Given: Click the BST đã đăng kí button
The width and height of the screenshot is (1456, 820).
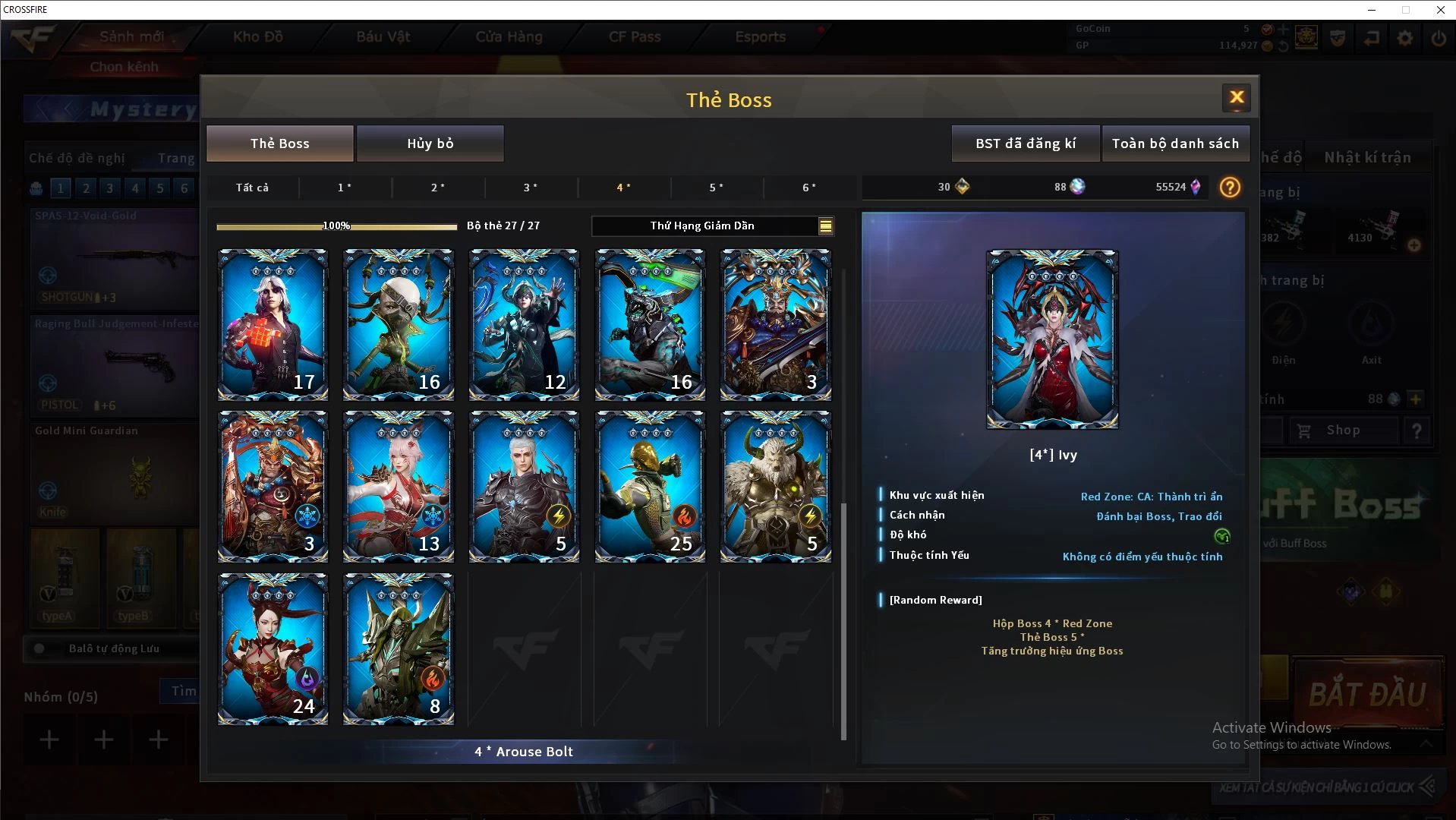Looking at the screenshot, I should (x=1025, y=143).
